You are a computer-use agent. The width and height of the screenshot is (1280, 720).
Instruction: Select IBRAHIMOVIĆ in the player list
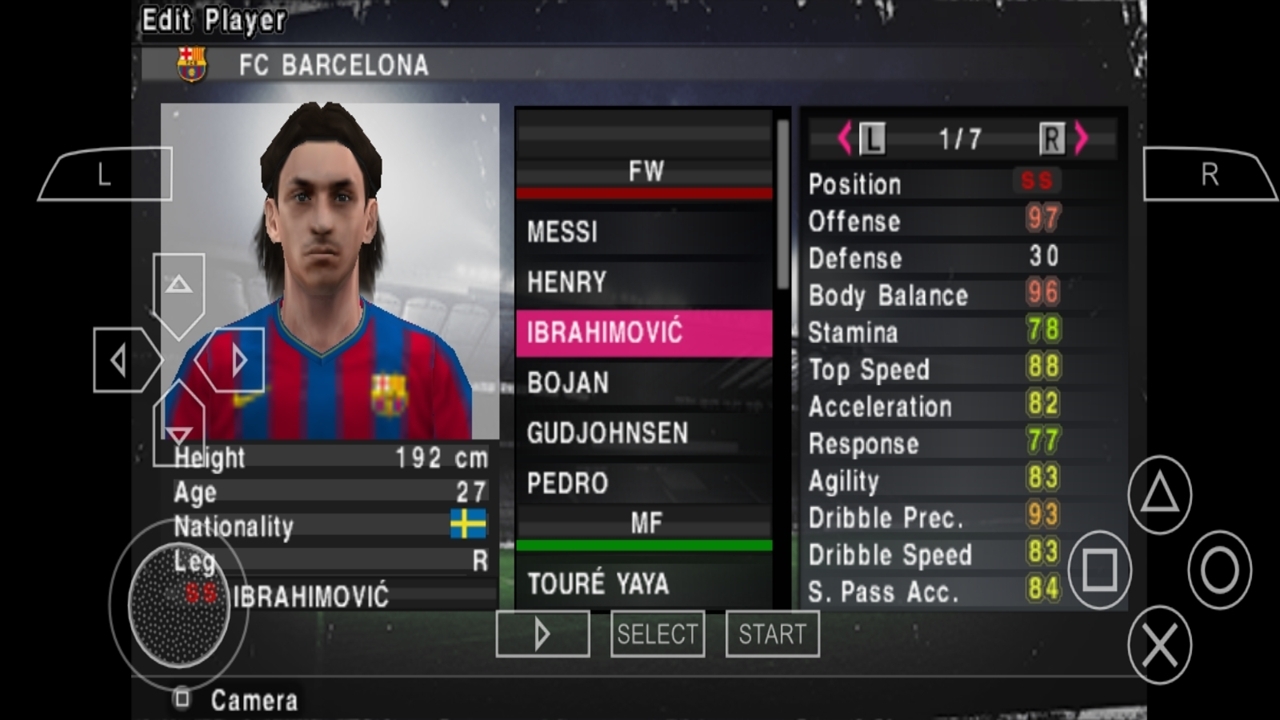pos(645,331)
